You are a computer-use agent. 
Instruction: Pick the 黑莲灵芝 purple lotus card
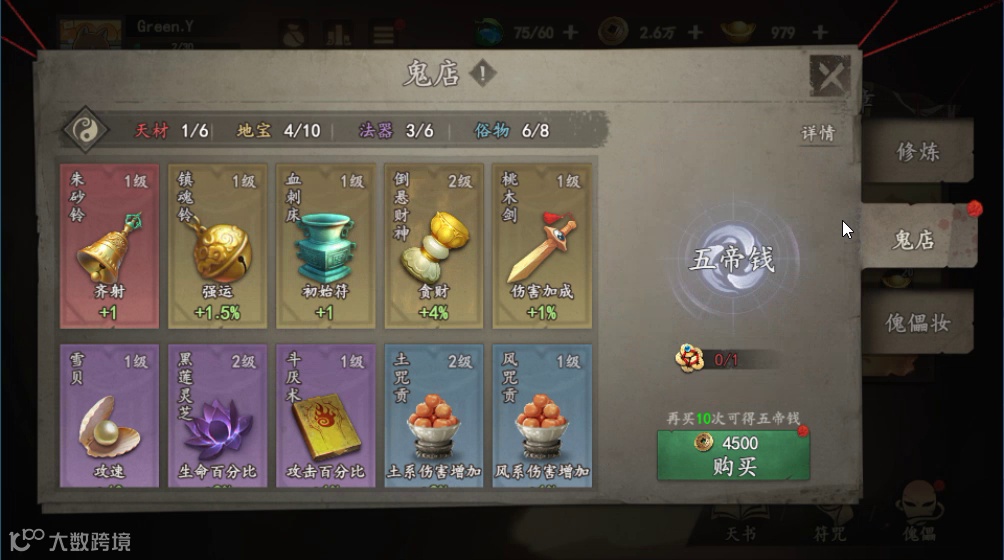pyautogui.click(x=217, y=416)
